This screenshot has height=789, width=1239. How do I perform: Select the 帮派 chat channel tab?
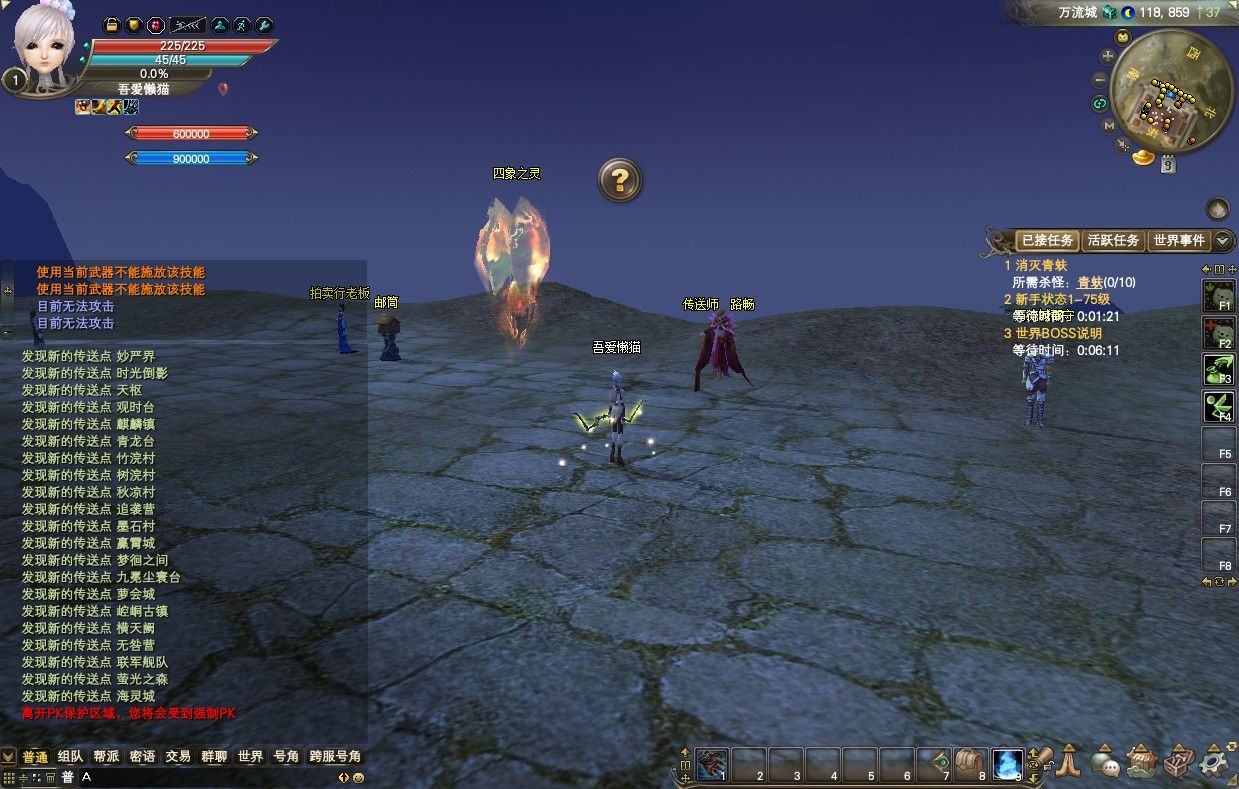106,757
